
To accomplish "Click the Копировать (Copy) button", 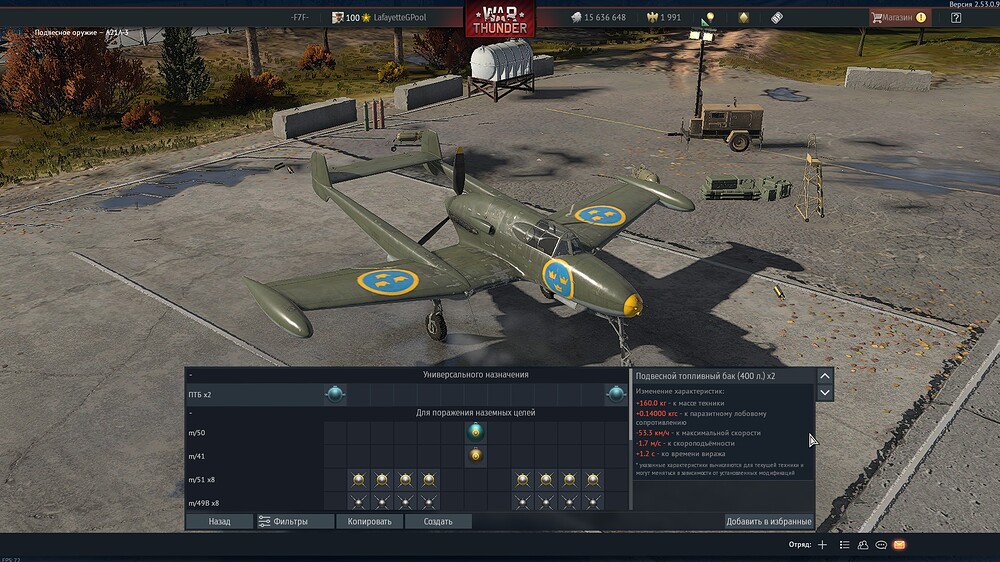I will point(369,521).
